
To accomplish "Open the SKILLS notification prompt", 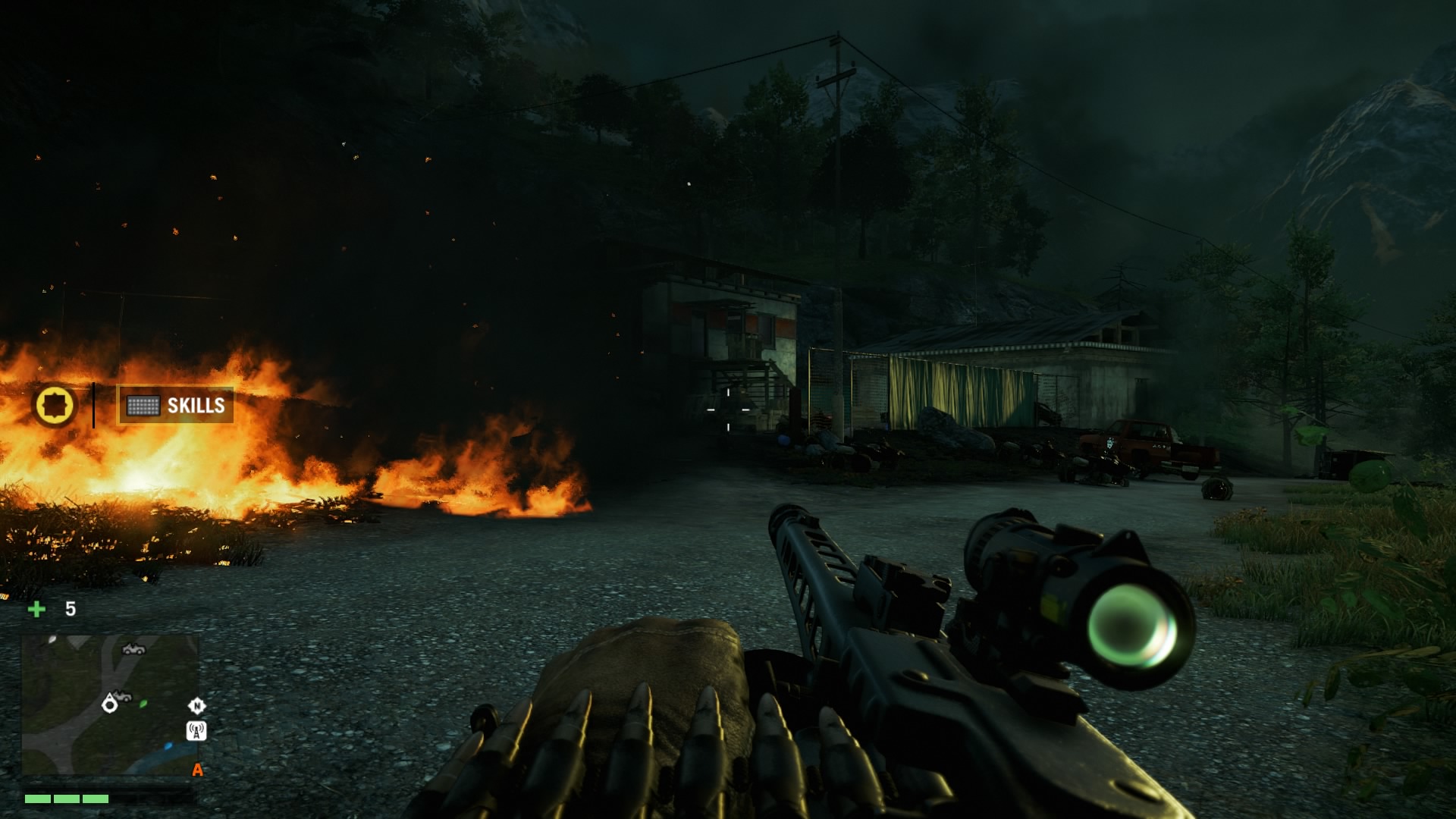I will click(175, 406).
